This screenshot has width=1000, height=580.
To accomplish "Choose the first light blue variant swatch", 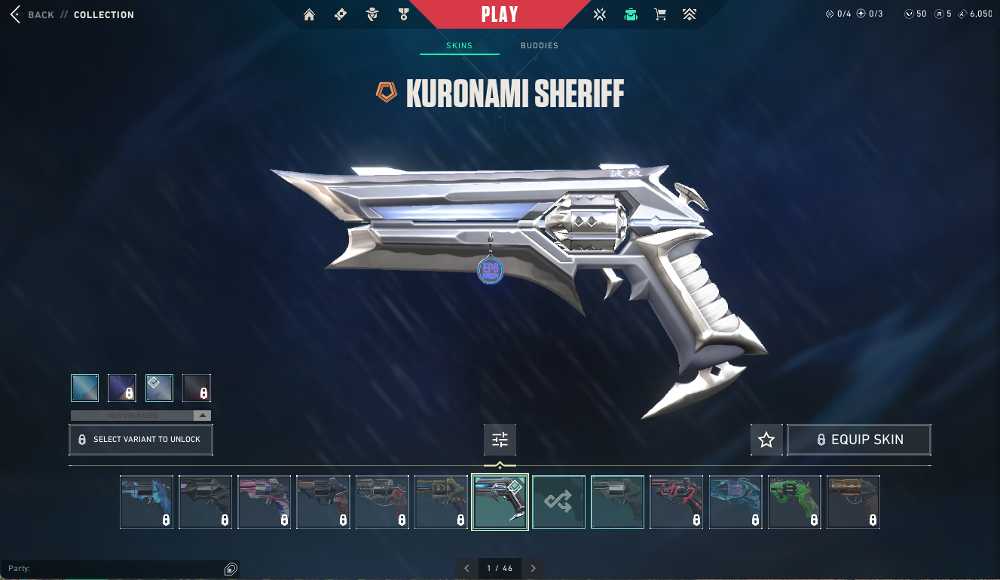I will pos(85,388).
